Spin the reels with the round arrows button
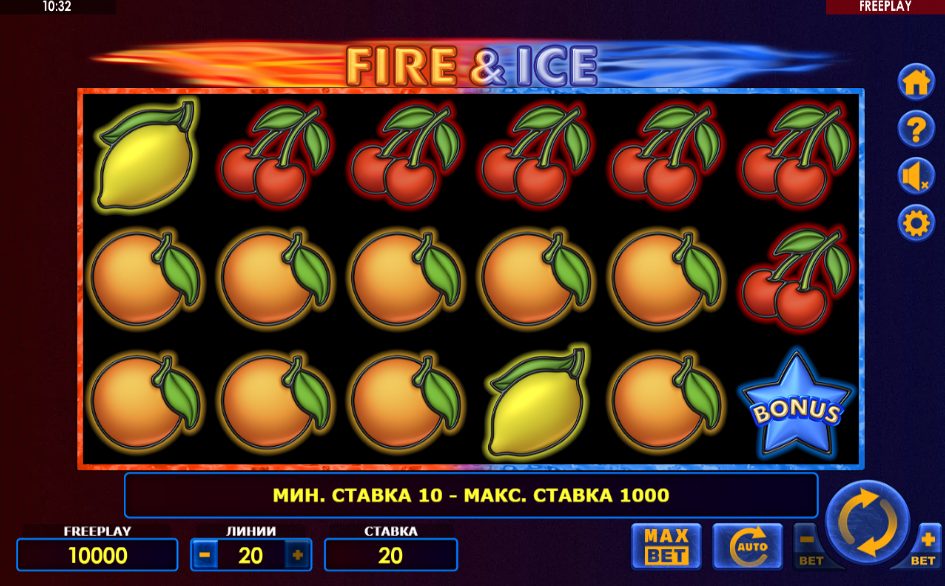945x586 pixels. (x=867, y=524)
